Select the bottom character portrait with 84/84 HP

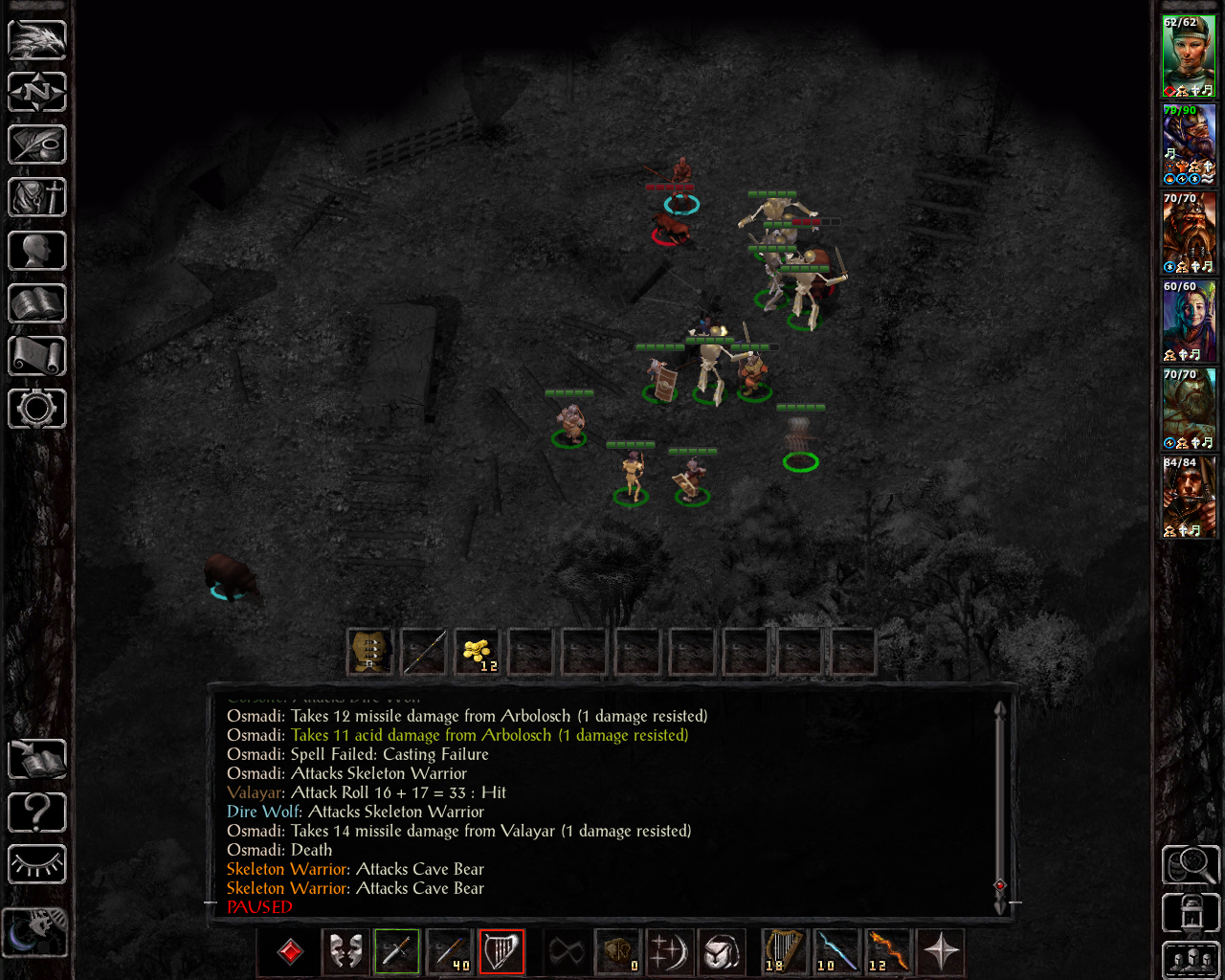pyautogui.click(x=1189, y=497)
